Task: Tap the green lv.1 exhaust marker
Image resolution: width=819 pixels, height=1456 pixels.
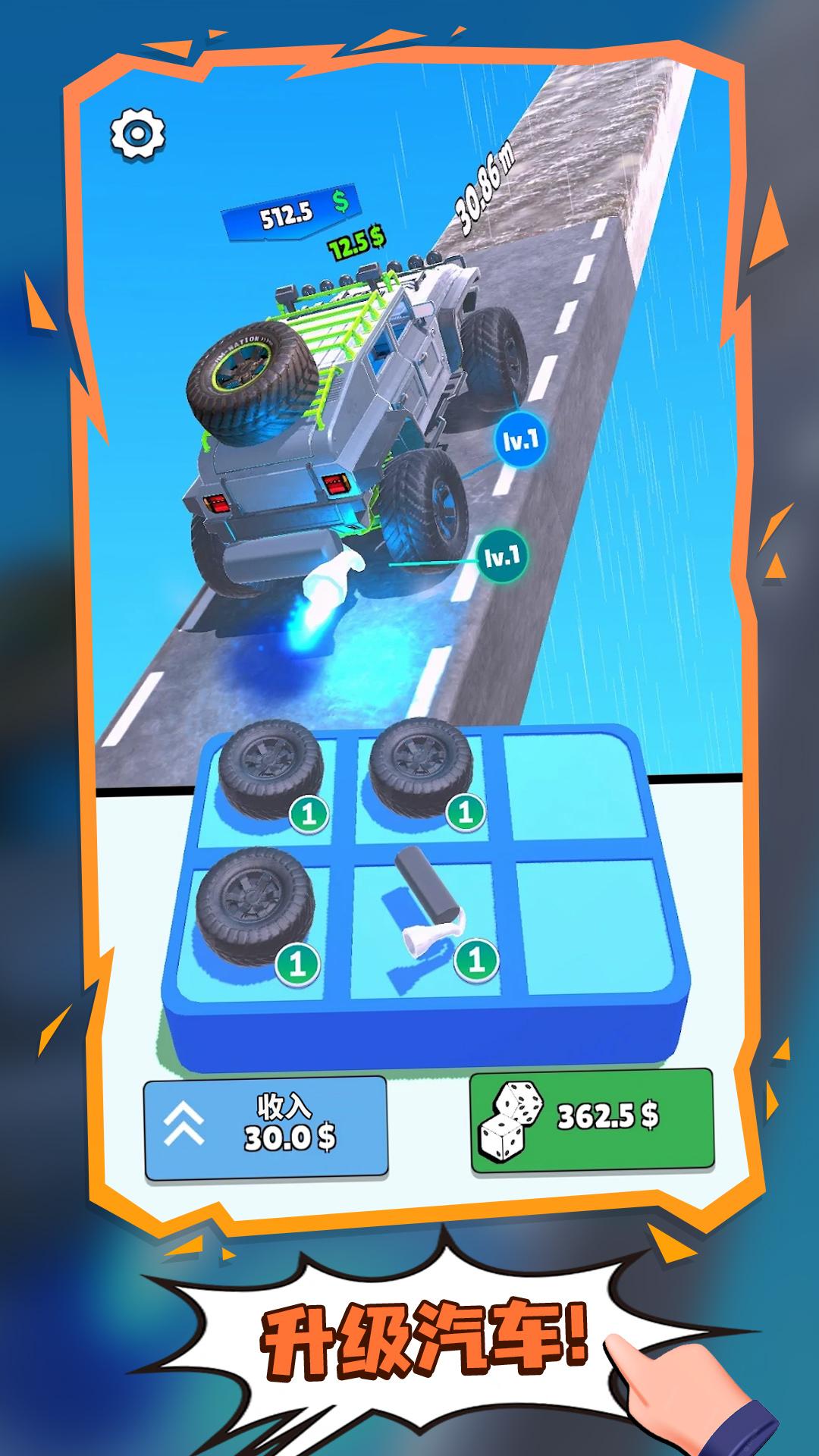Action: coord(502,557)
